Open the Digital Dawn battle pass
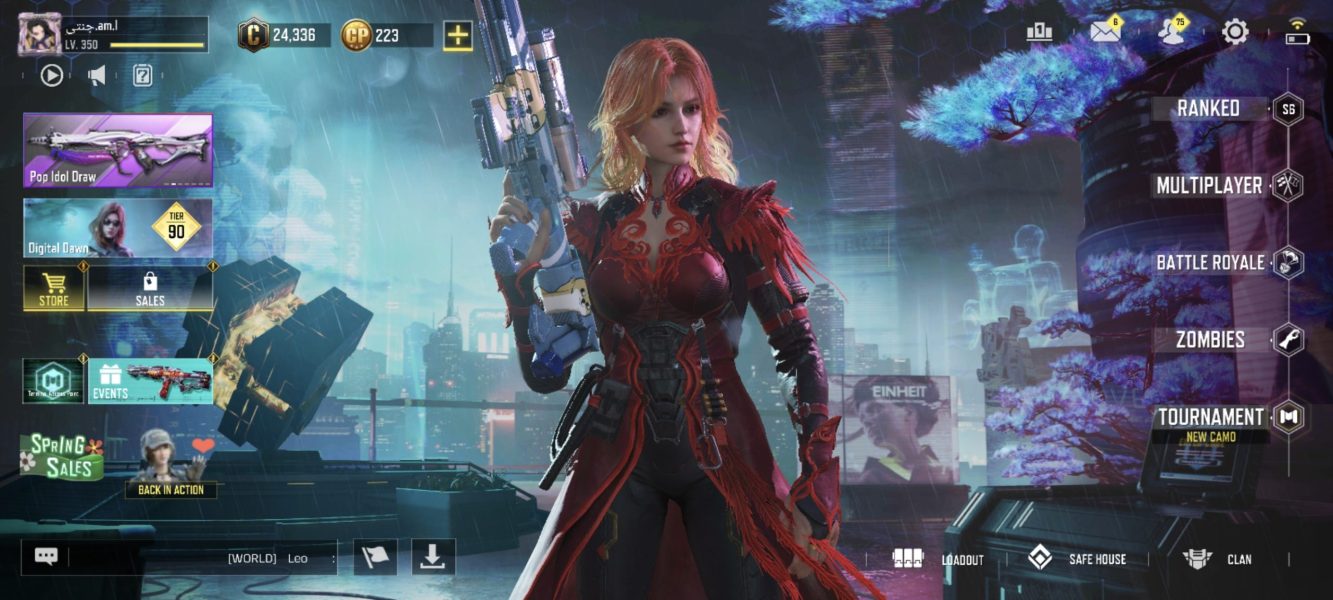 (118, 228)
